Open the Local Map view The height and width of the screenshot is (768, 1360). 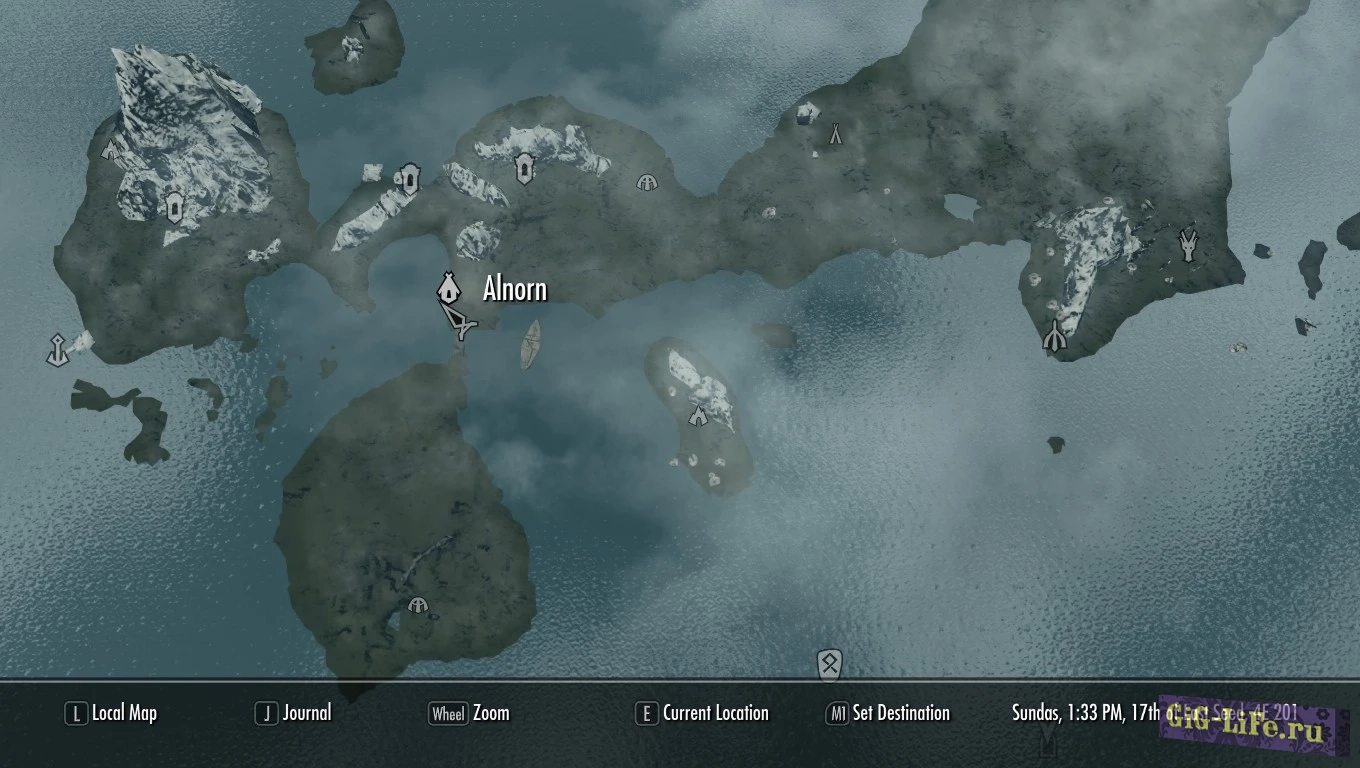click(x=112, y=713)
